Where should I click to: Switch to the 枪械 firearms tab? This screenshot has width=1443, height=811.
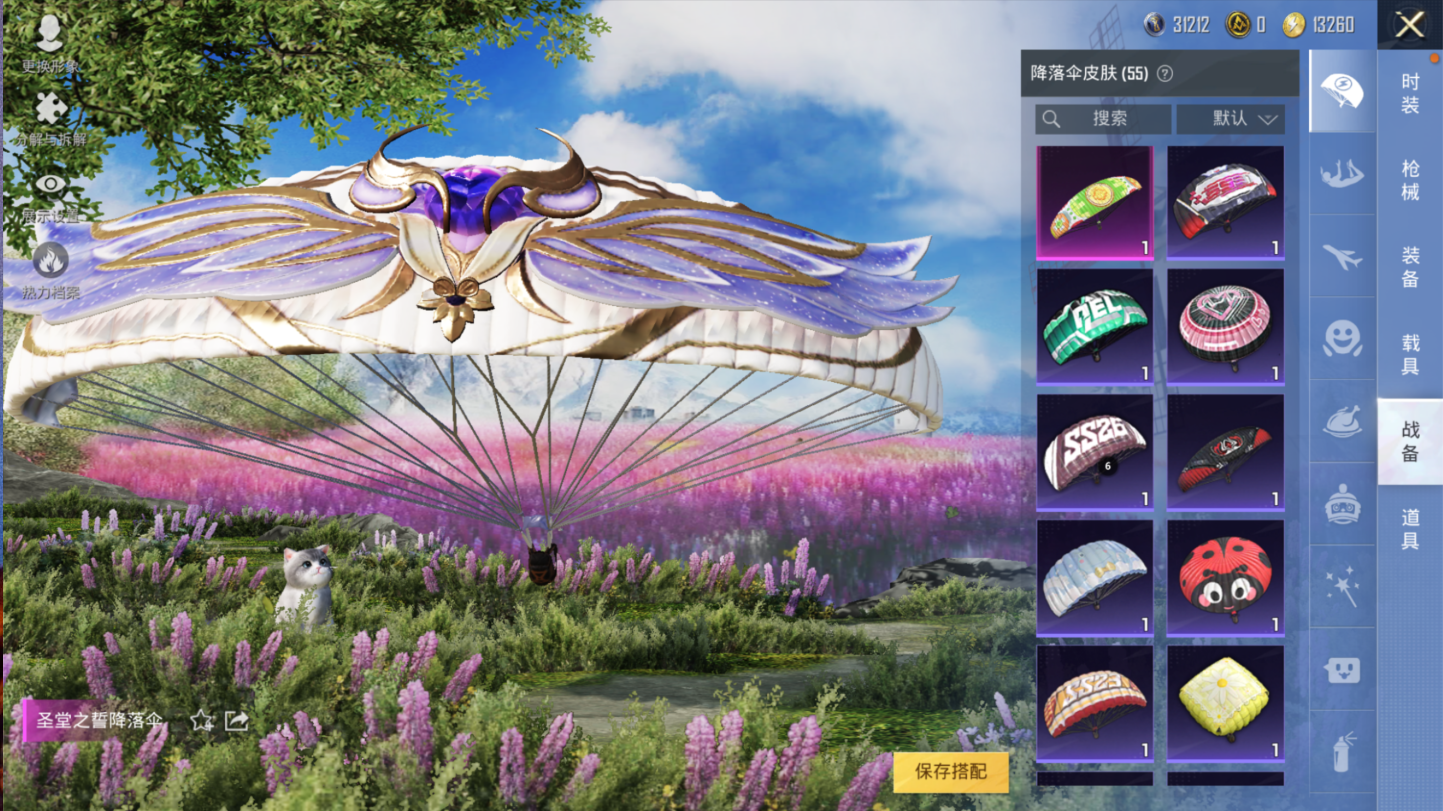point(1410,180)
